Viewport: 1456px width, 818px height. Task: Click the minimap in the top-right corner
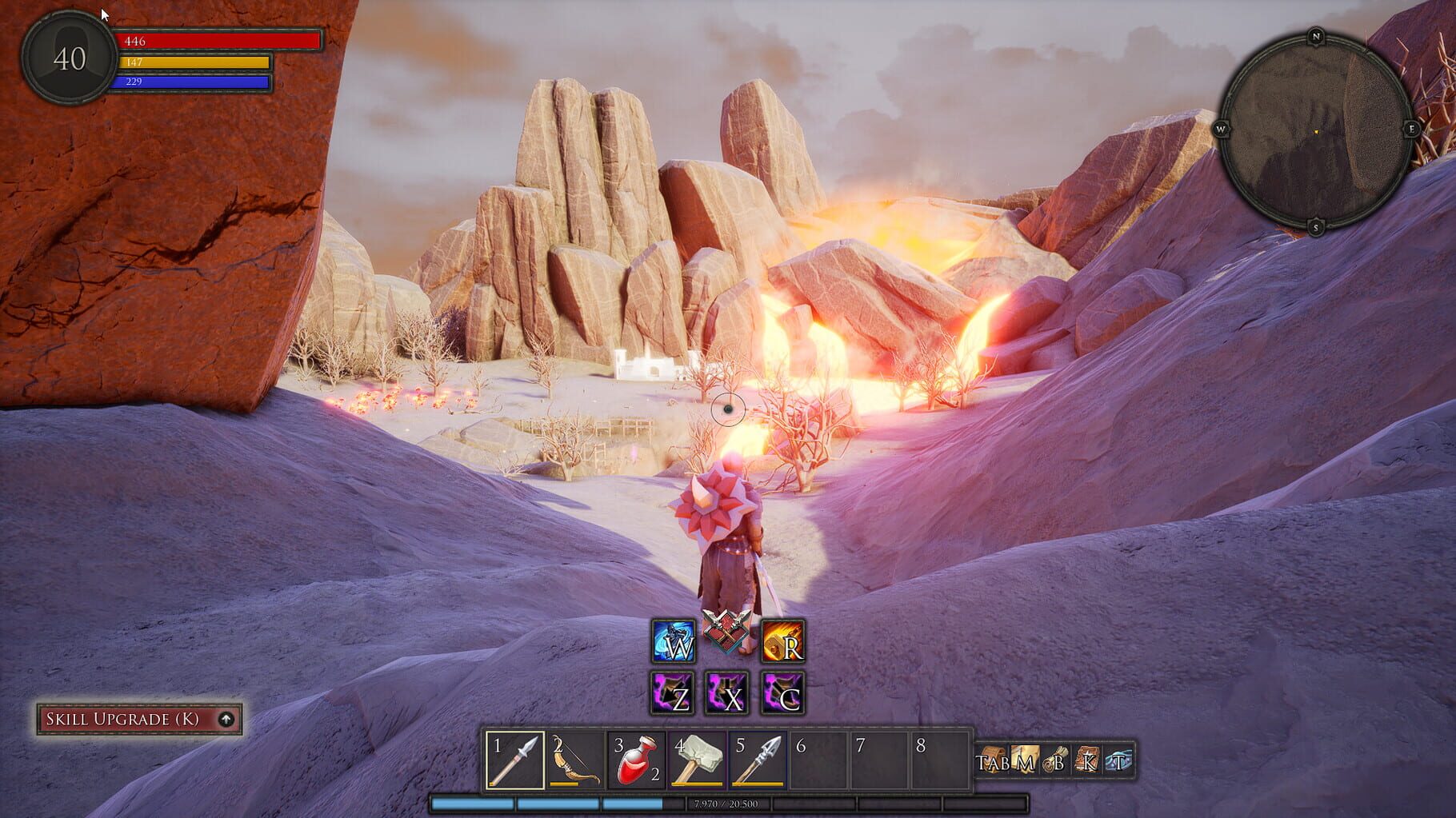click(x=1318, y=130)
